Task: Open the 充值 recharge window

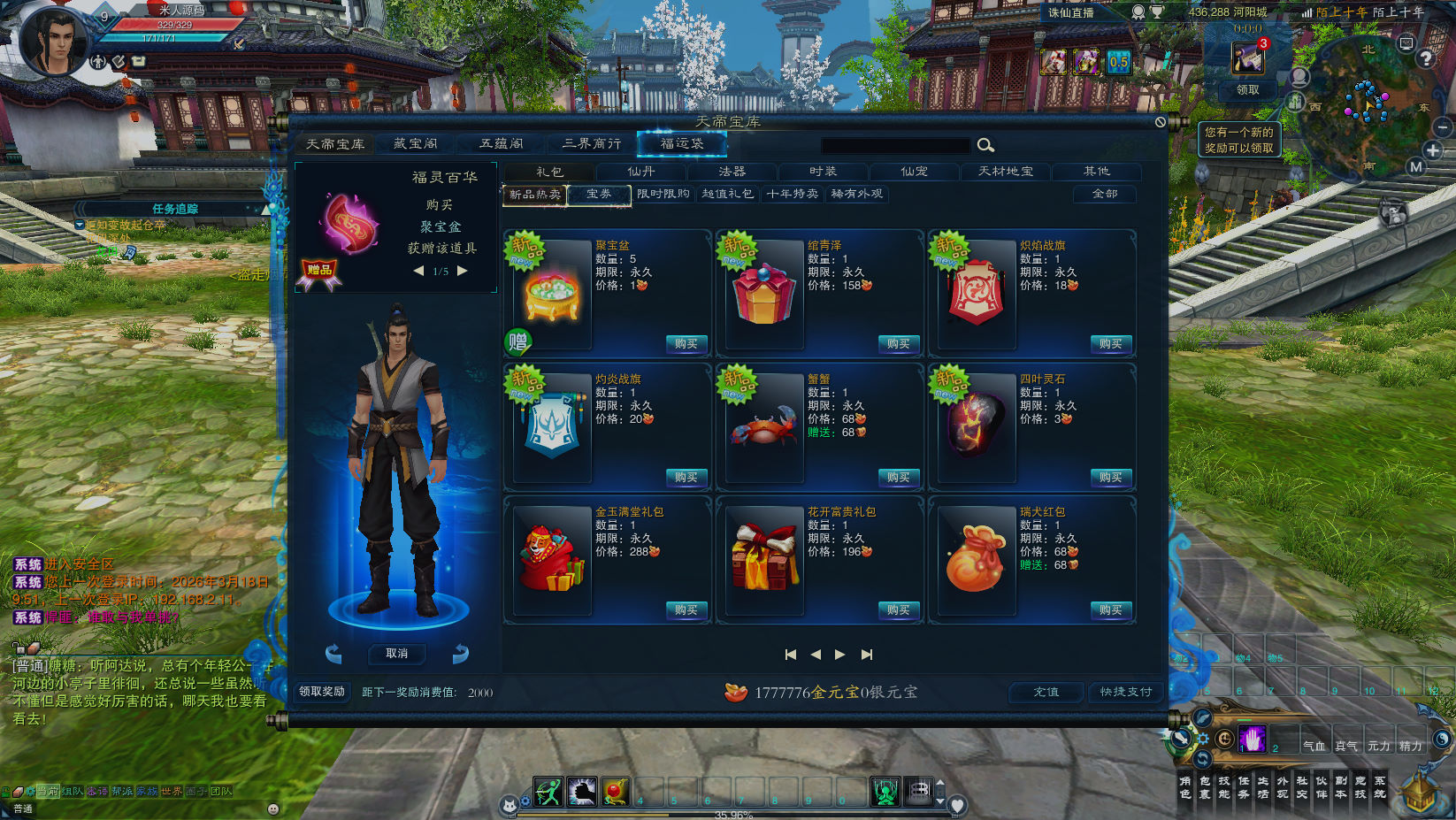Action: 1046,692
